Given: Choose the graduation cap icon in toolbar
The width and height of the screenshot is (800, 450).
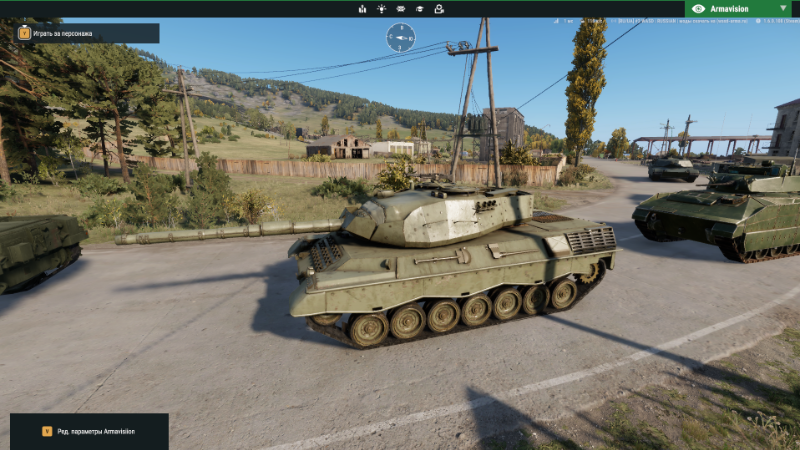Looking at the screenshot, I should click(420, 9).
